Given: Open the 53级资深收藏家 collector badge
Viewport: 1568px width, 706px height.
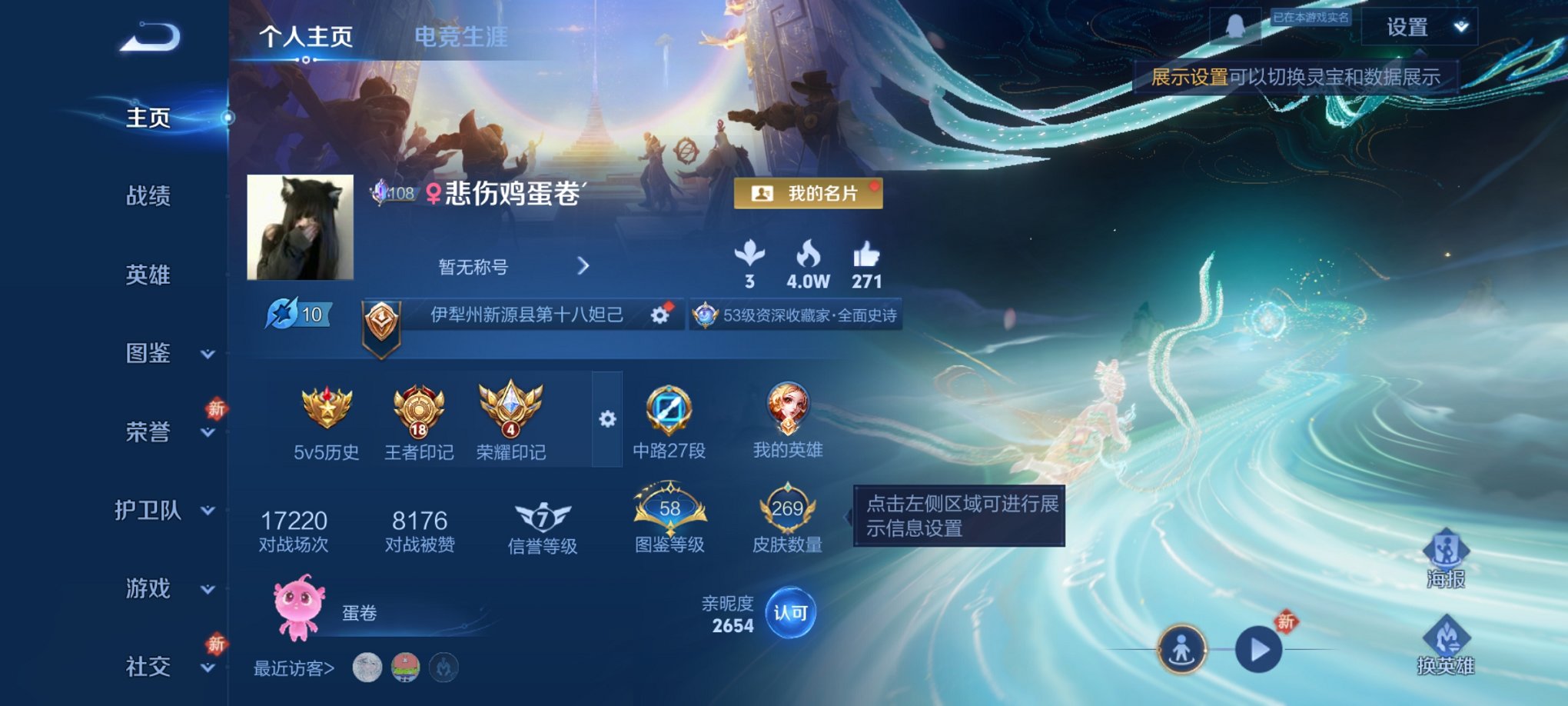Looking at the screenshot, I should (x=796, y=315).
